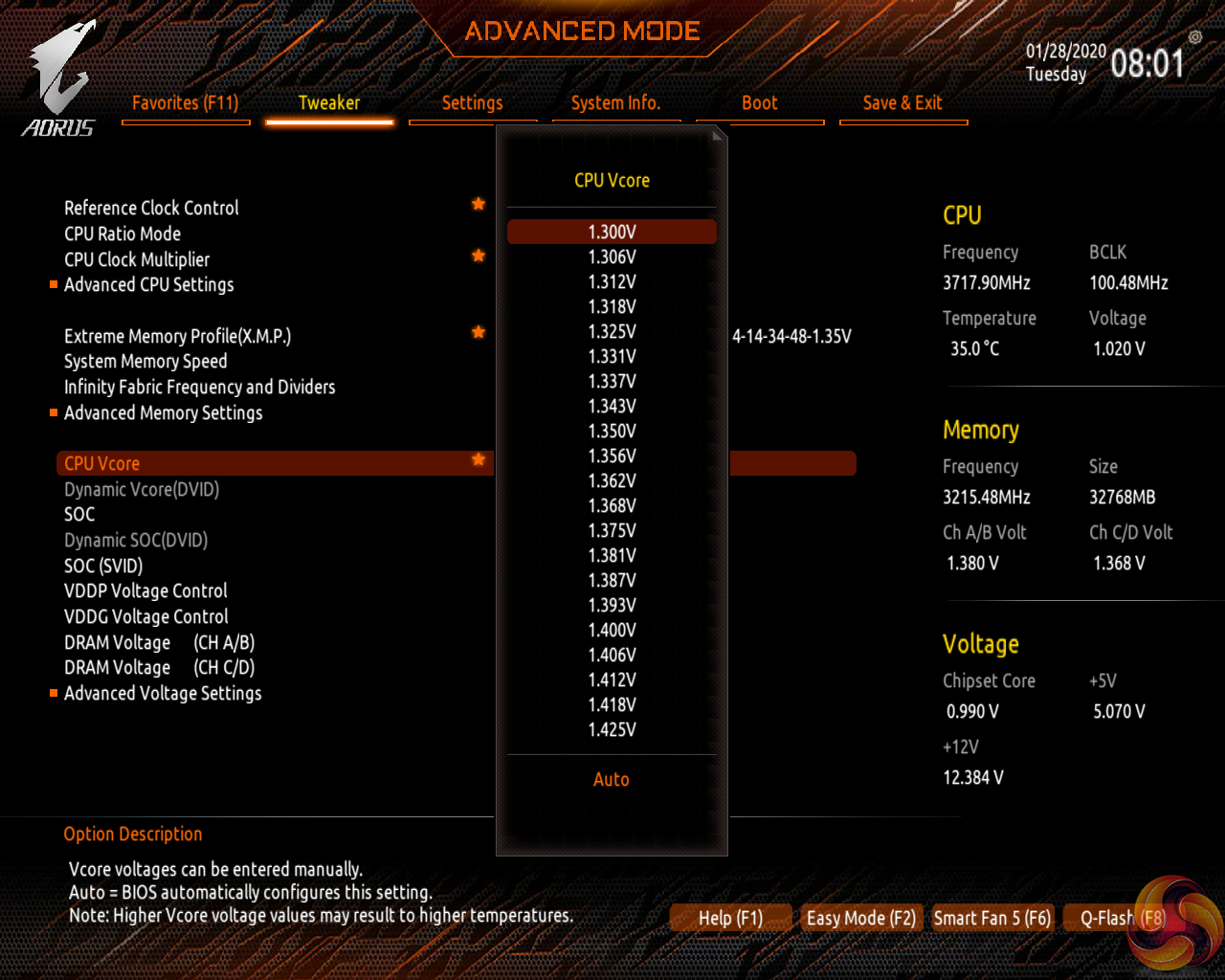Open Advanced Memory Settings submenu
The height and width of the screenshot is (980, 1225).
pyautogui.click(x=163, y=413)
